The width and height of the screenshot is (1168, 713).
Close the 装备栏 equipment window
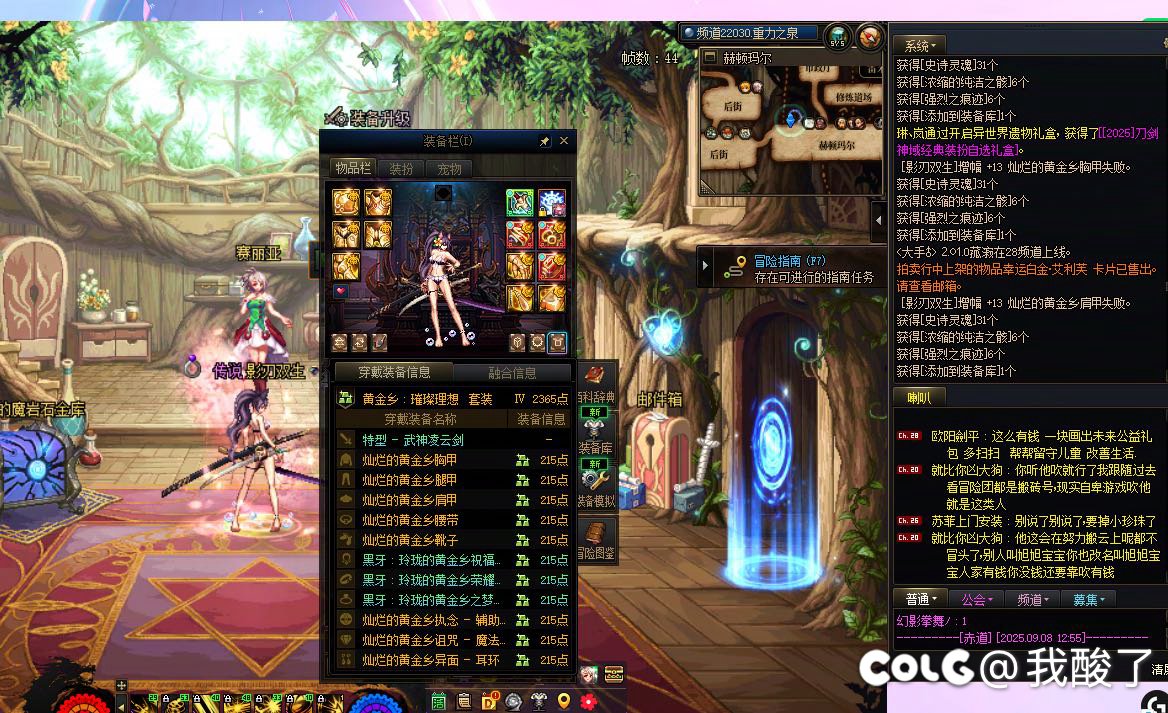click(x=564, y=142)
